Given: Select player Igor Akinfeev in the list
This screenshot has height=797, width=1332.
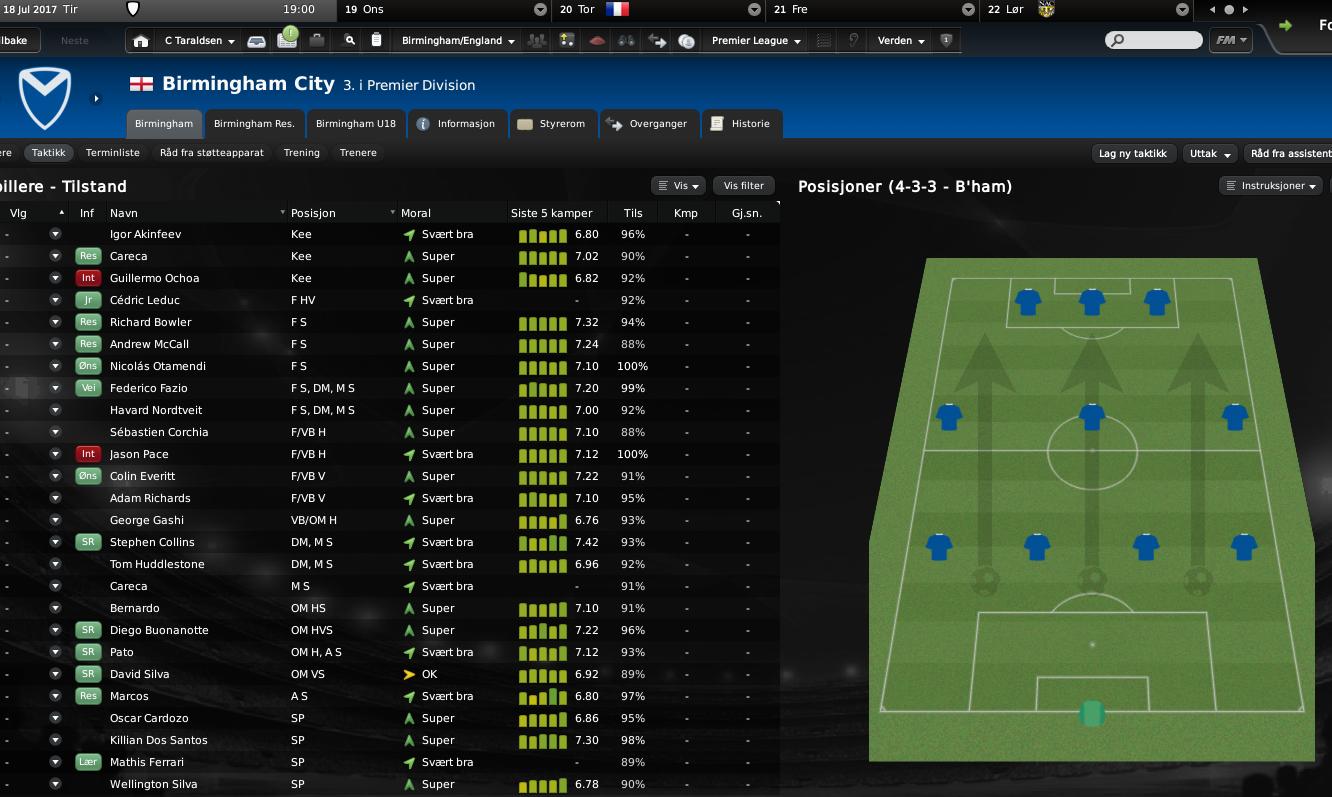Looking at the screenshot, I should (x=145, y=234).
